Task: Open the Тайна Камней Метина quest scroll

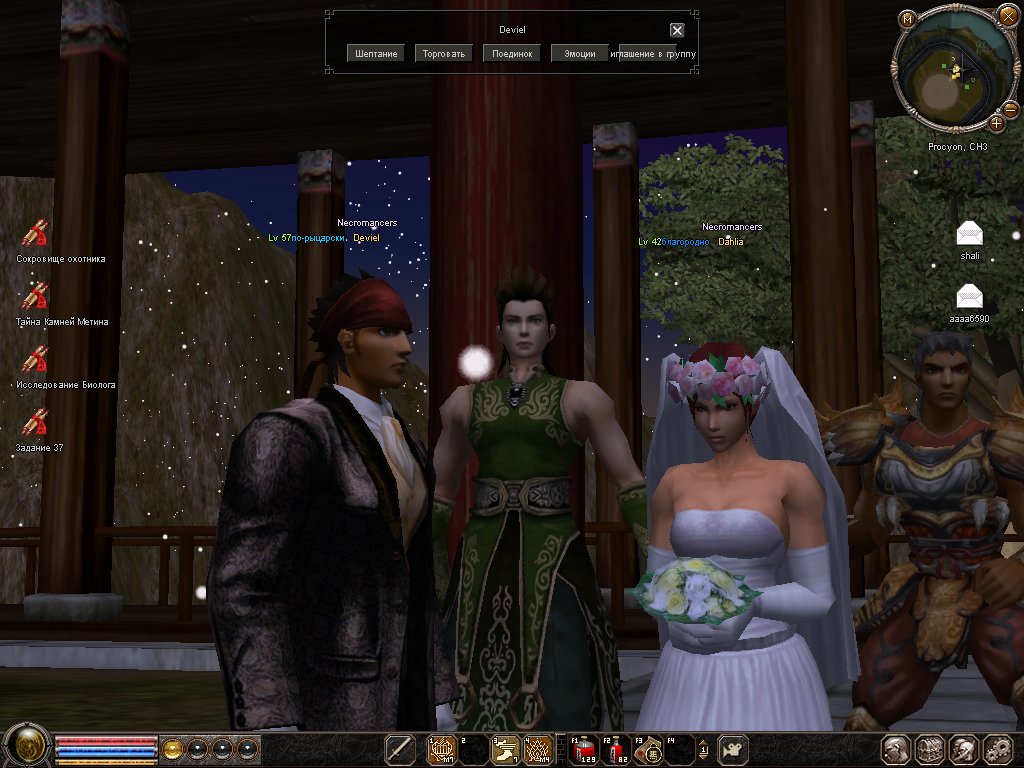Action: coord(36,297)
